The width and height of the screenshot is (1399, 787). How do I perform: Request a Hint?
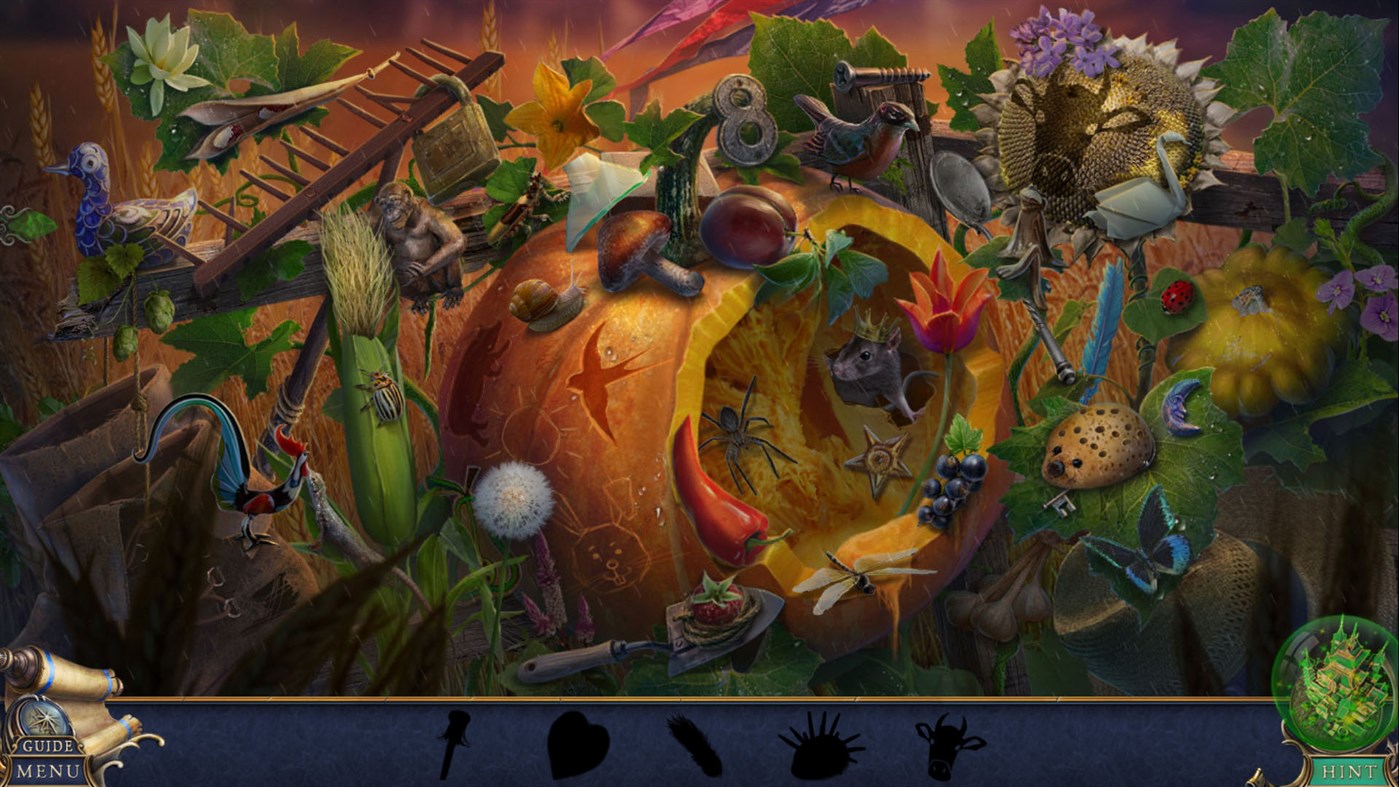tap(1349, 770)
